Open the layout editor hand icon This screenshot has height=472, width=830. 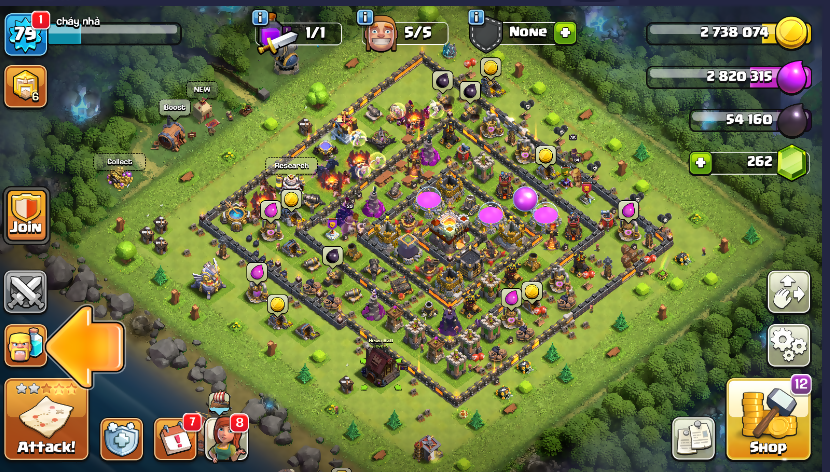[788, 291]
